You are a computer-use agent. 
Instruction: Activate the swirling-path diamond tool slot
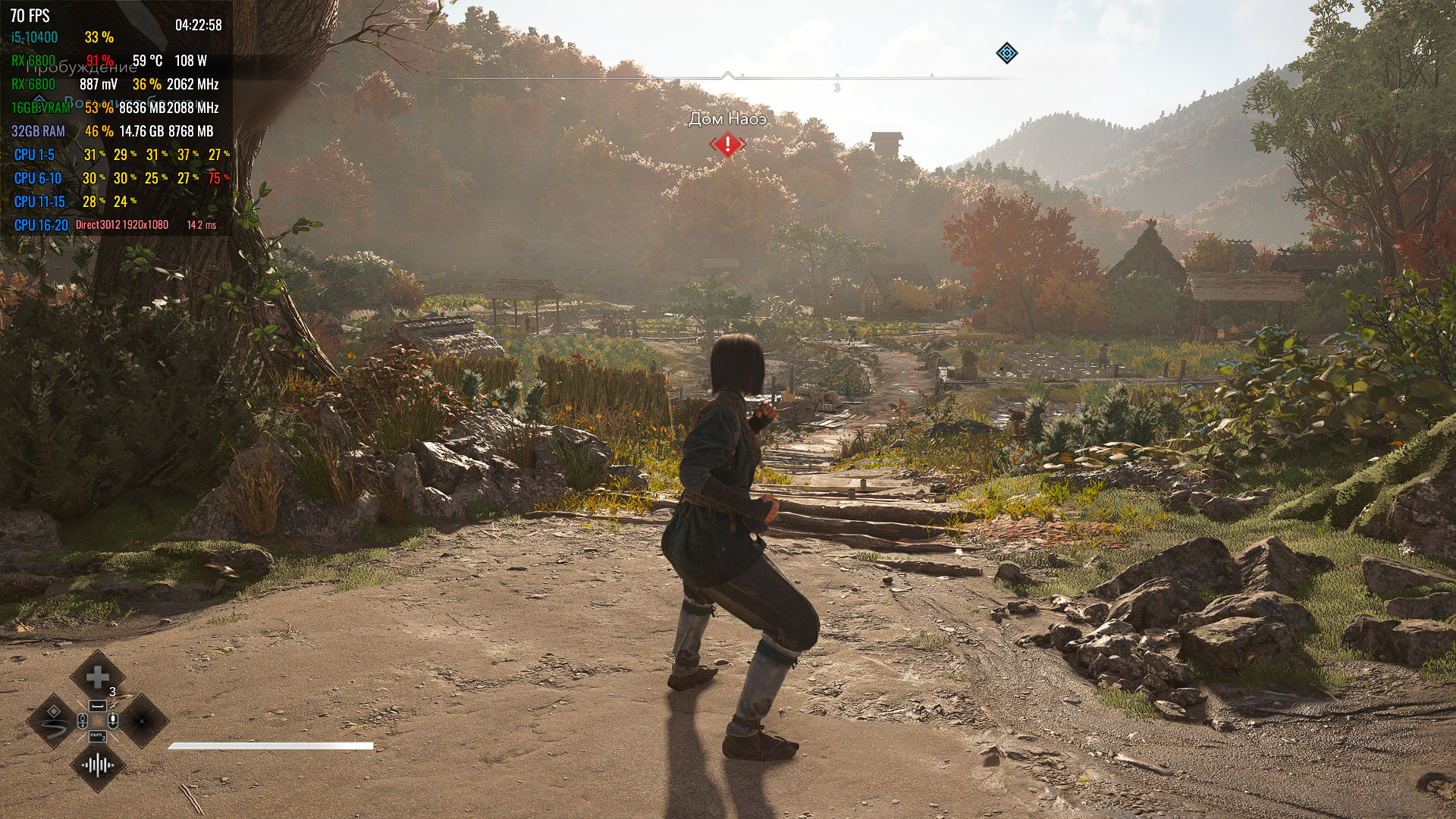point(54,720)
